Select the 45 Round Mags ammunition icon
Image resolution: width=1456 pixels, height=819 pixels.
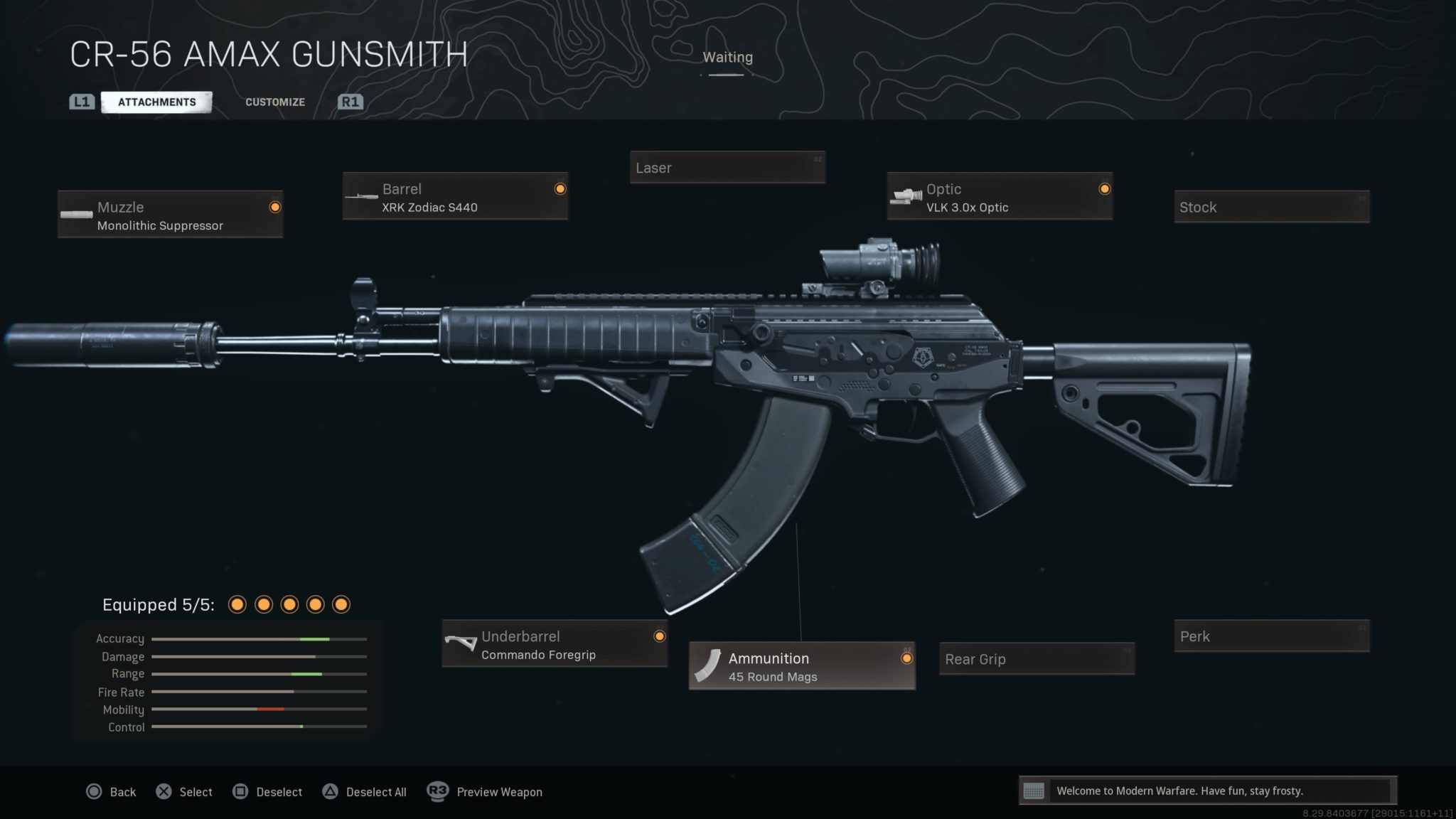[708, 666]
